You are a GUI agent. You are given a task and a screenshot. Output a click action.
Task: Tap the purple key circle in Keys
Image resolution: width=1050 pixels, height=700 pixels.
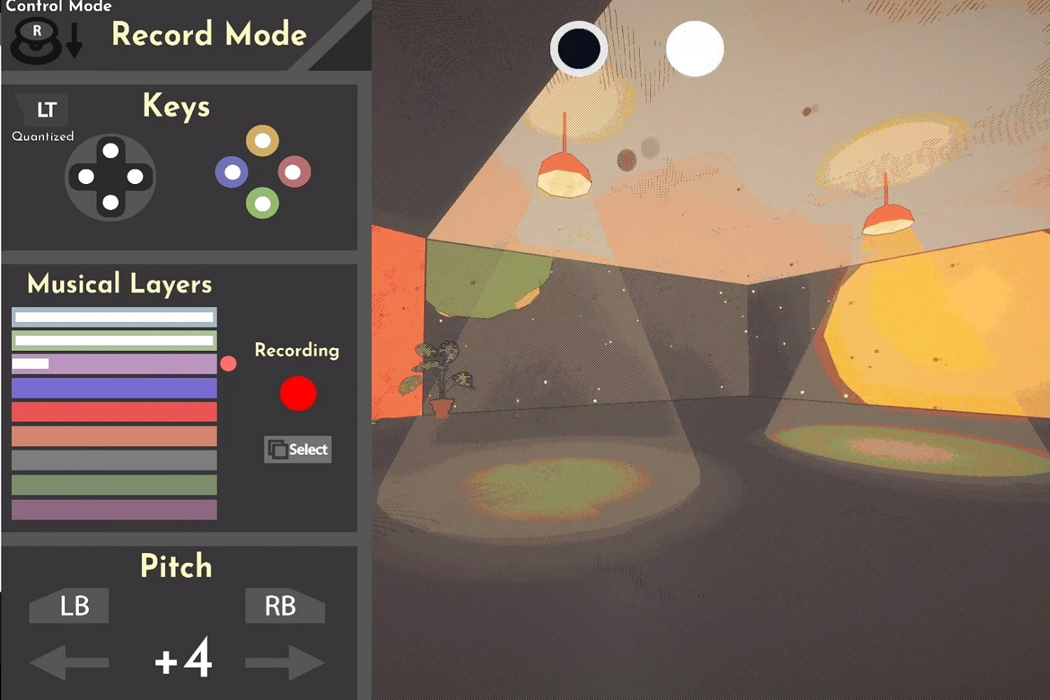232,172
